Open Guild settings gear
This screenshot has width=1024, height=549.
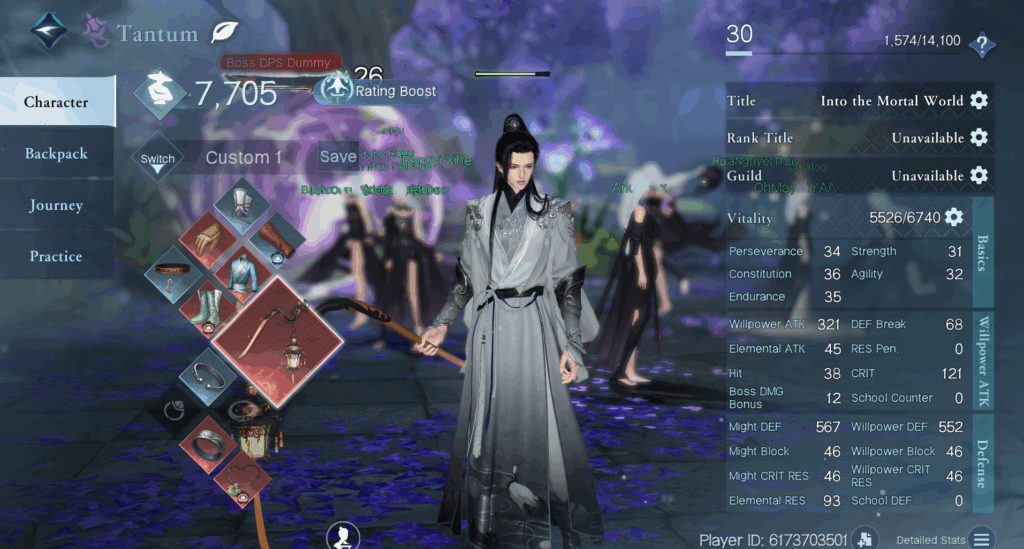[979, 176]
